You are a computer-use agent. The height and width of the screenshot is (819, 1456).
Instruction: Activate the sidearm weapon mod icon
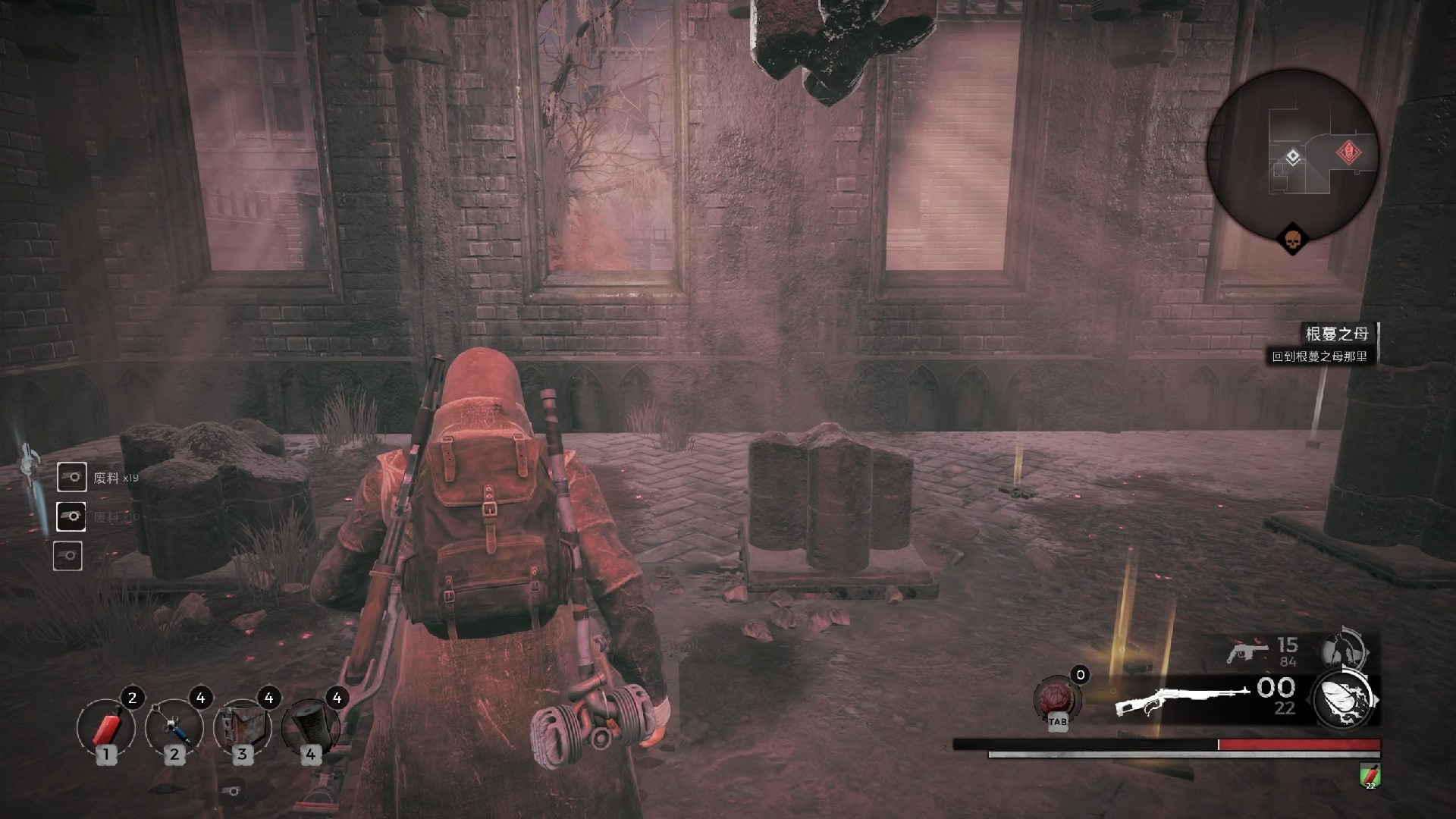1343,651
